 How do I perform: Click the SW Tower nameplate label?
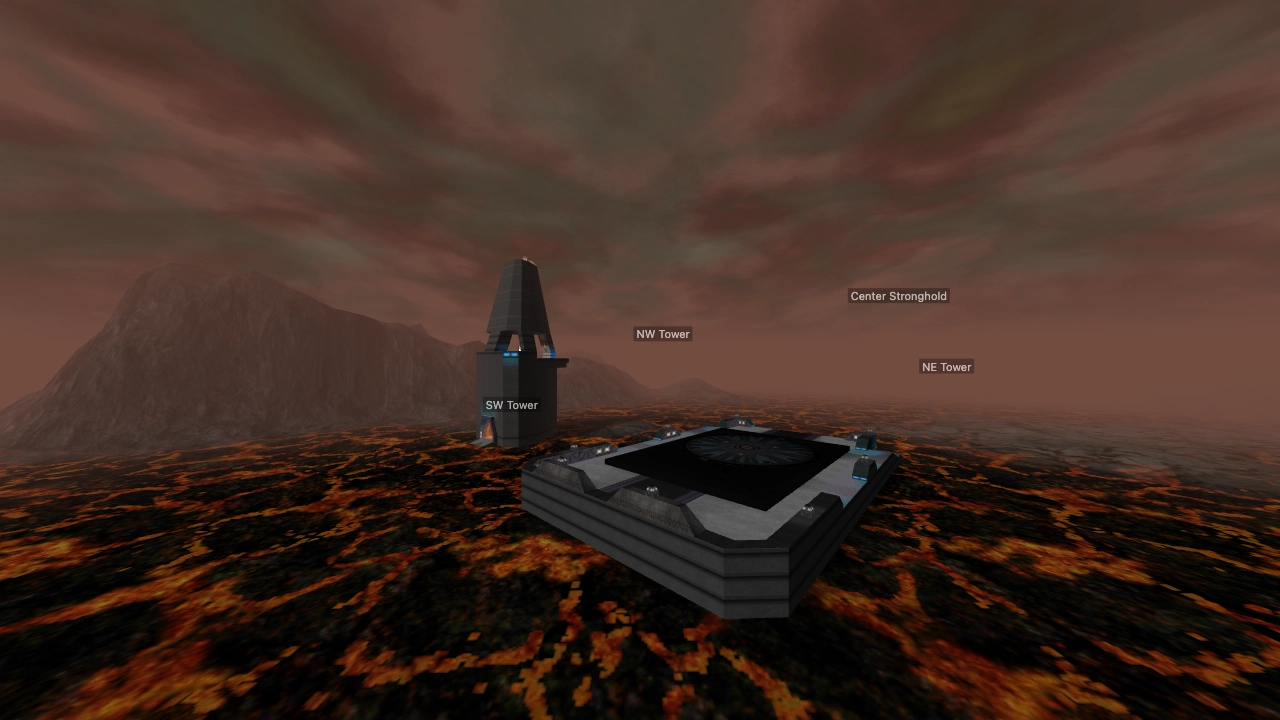[511, 405]
